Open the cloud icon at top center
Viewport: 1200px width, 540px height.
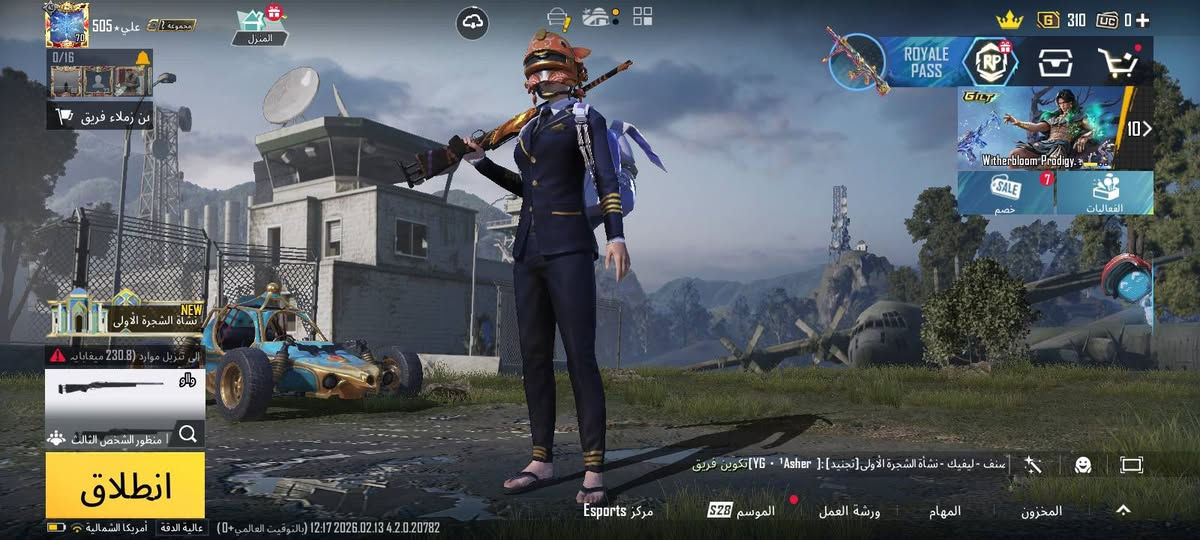[x=472, y=22]
